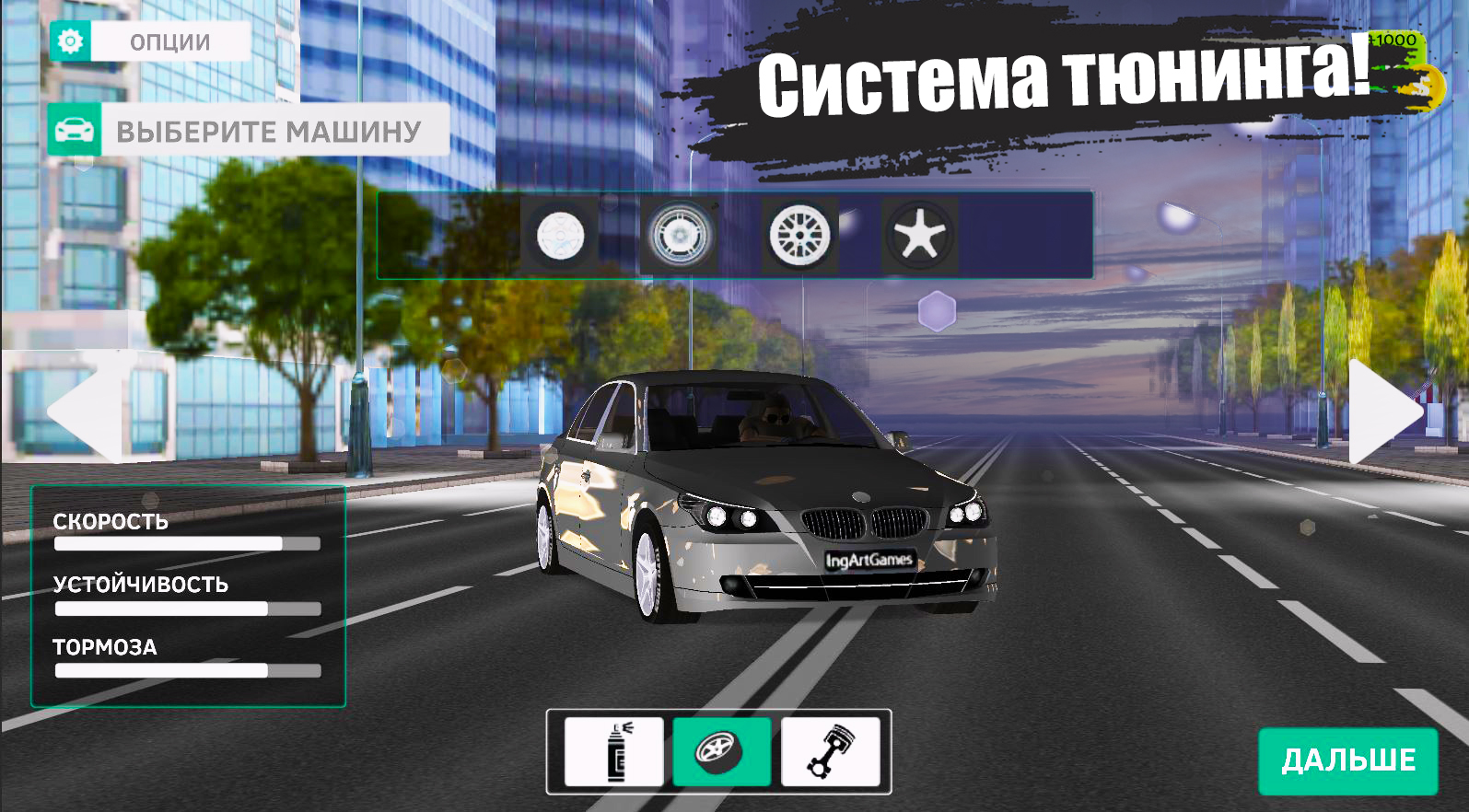Pick the multi-spoke white rim option

point(800,237)
